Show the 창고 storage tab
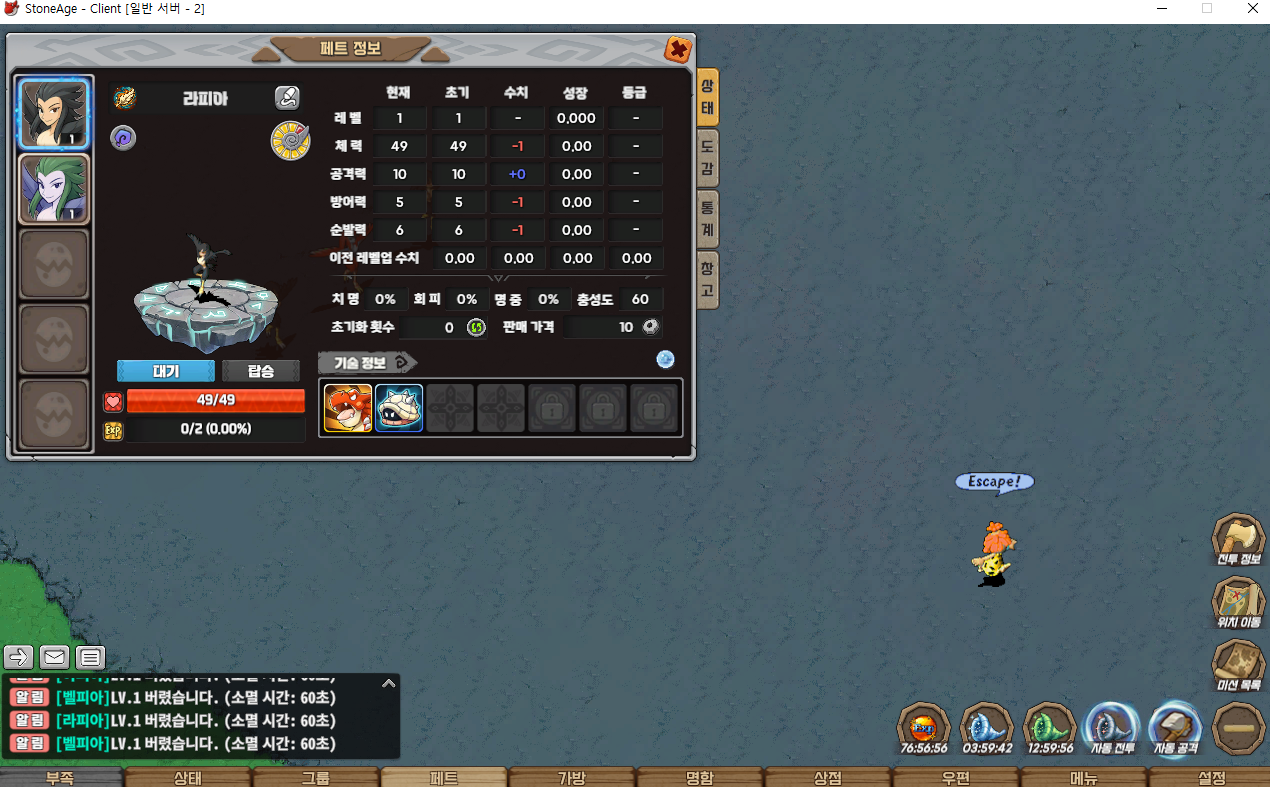Viewport: 1270px width, 787px height. coord(707,279)
